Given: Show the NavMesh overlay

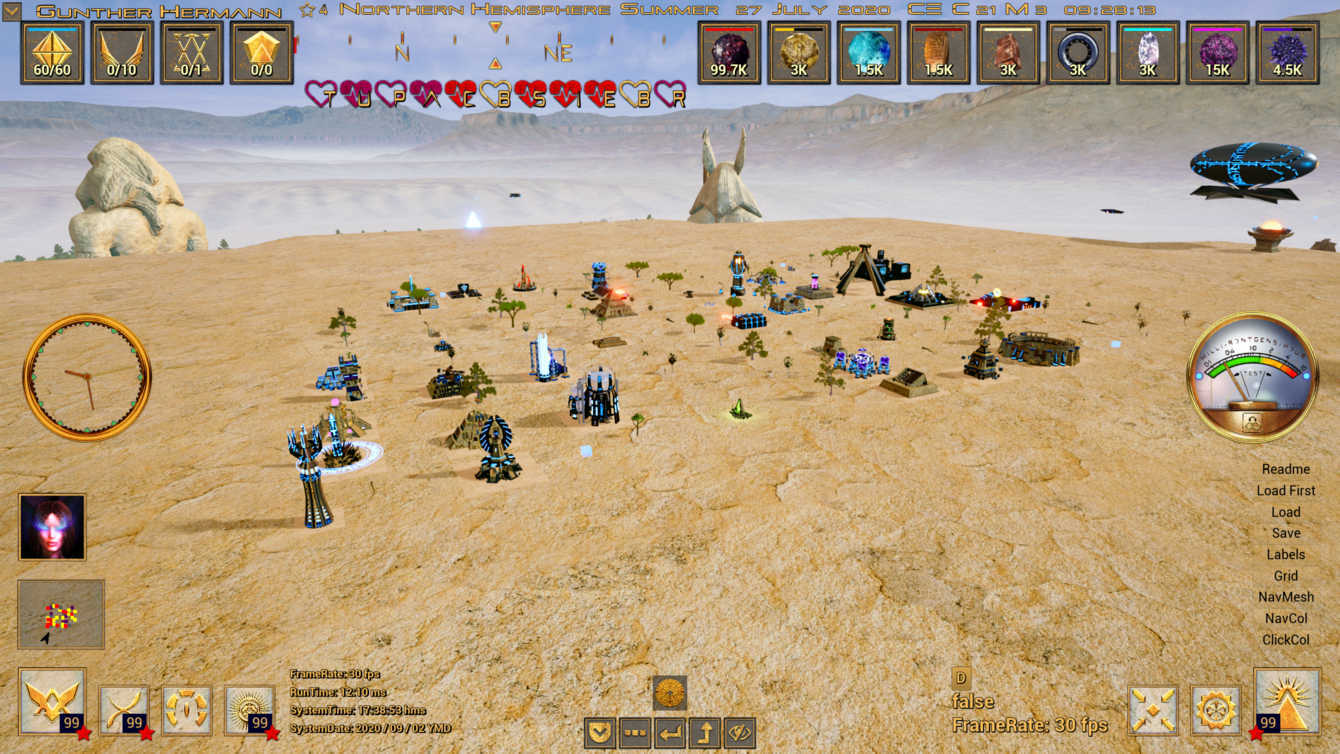Looking at the screenshot, I should (x=1285, y=597).
